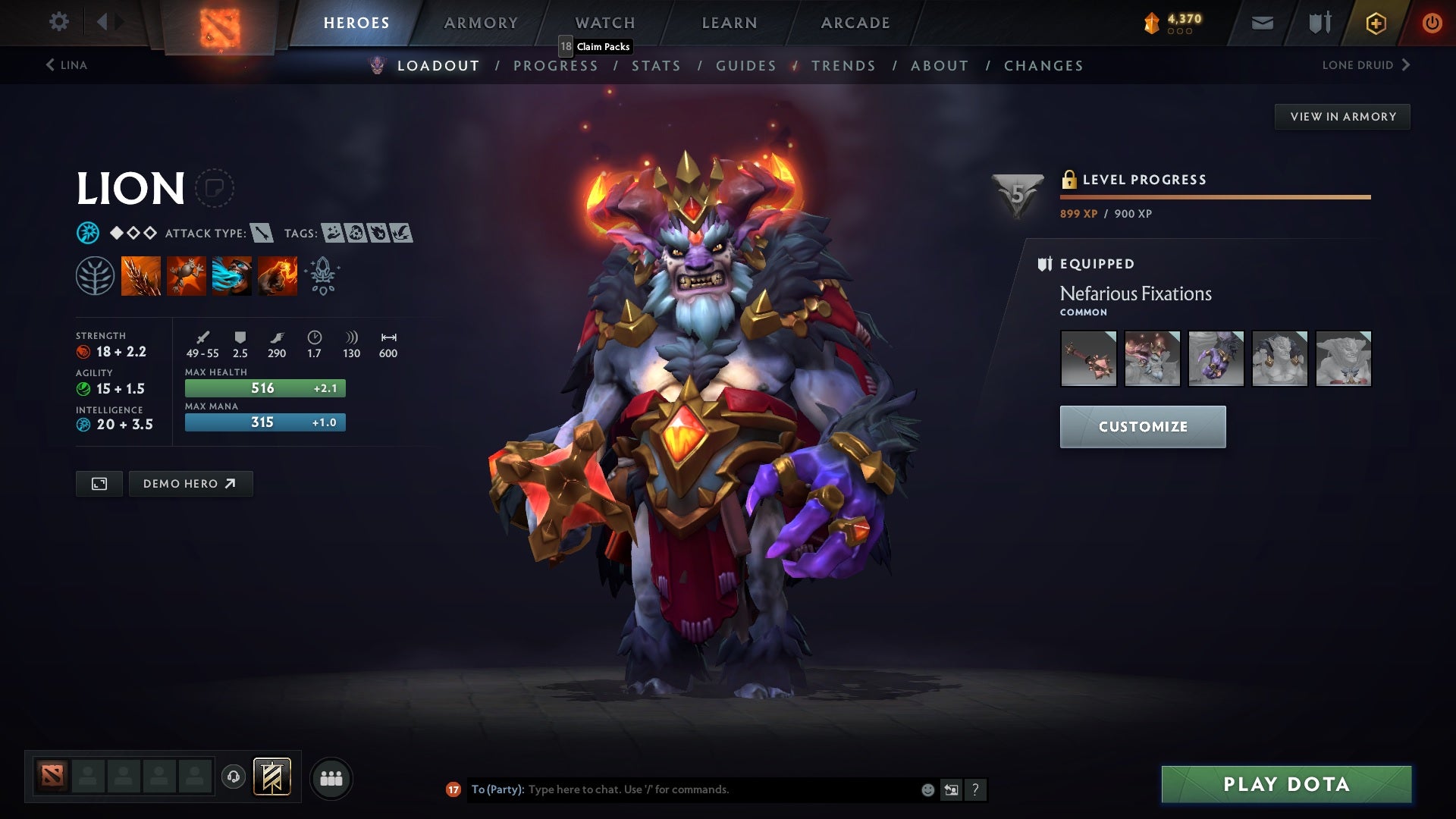Open the Dota Plus hexagon icon
The height and width of the screenshot is (819, 1456).
click(1375, 23)
